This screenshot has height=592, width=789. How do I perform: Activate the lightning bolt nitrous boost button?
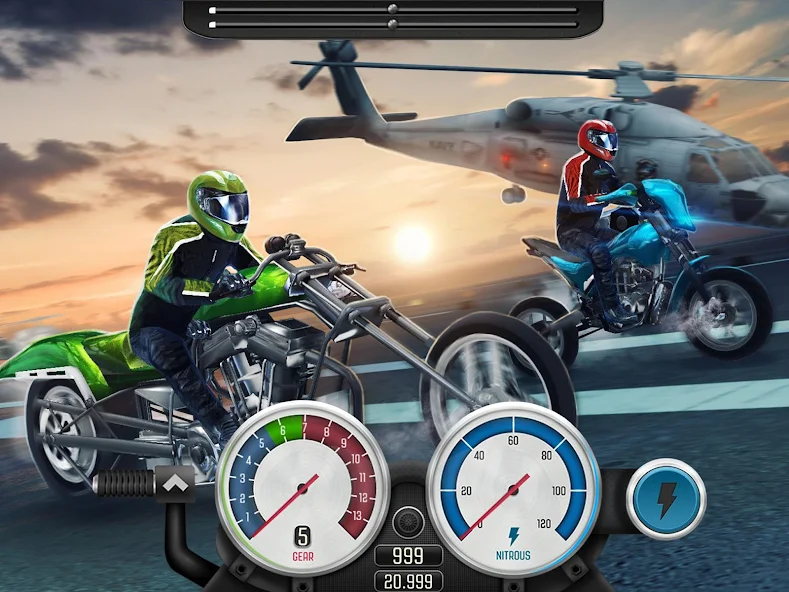click(666, 498)
